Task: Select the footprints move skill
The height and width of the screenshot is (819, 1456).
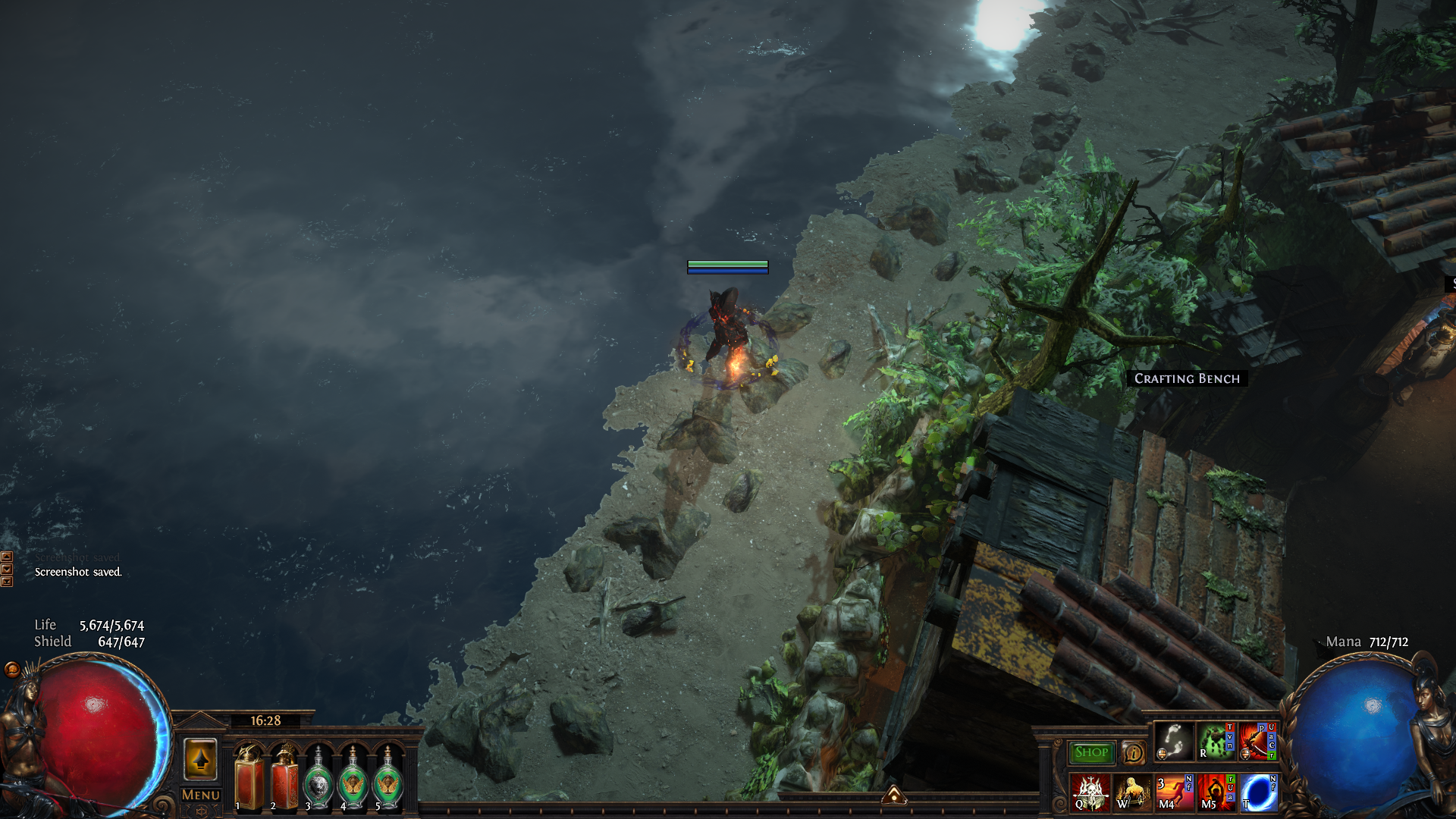Action: (x=1174, y=742)
